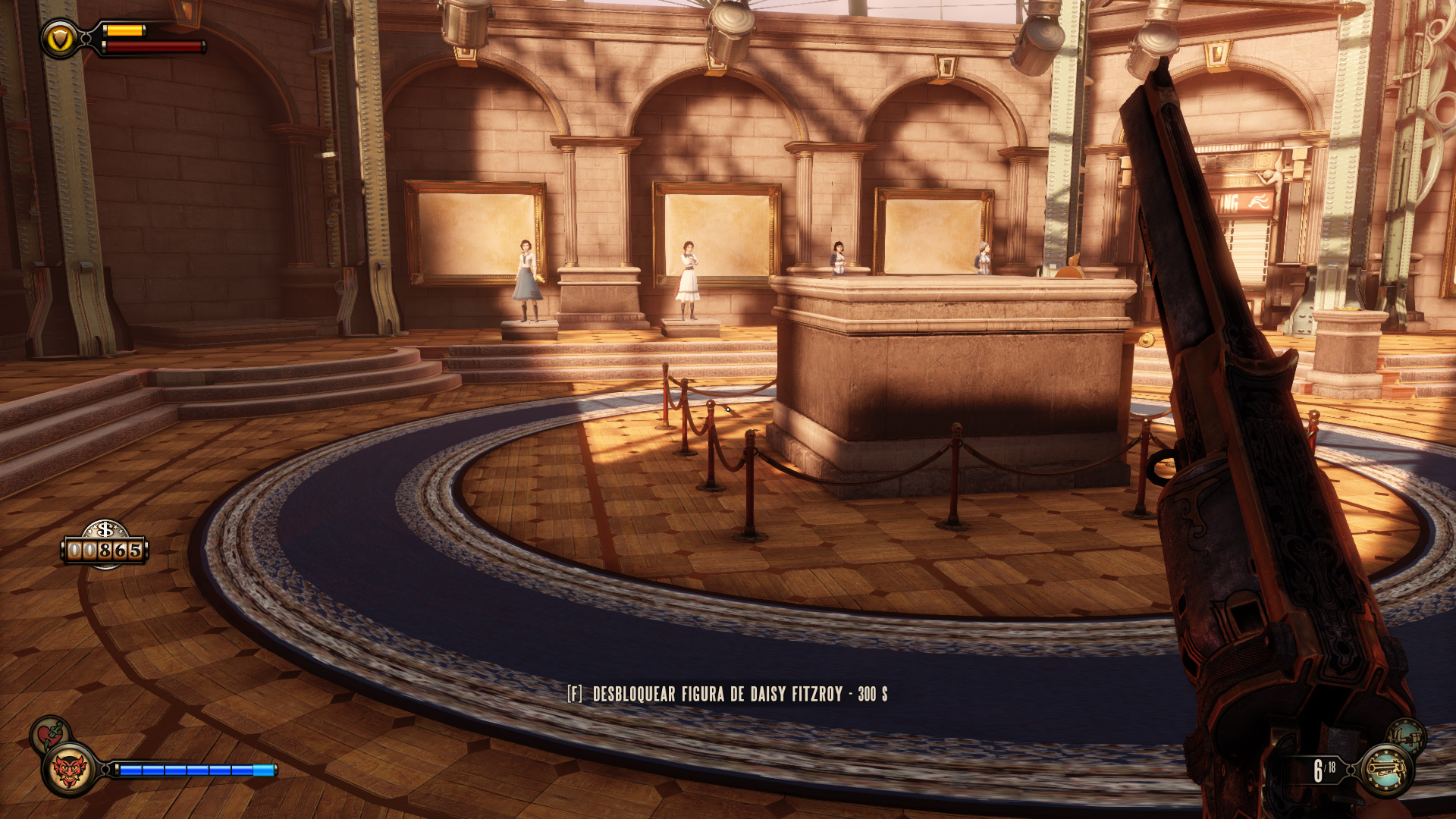Click the yellow shield emblem icon

(x=59, y=39)
